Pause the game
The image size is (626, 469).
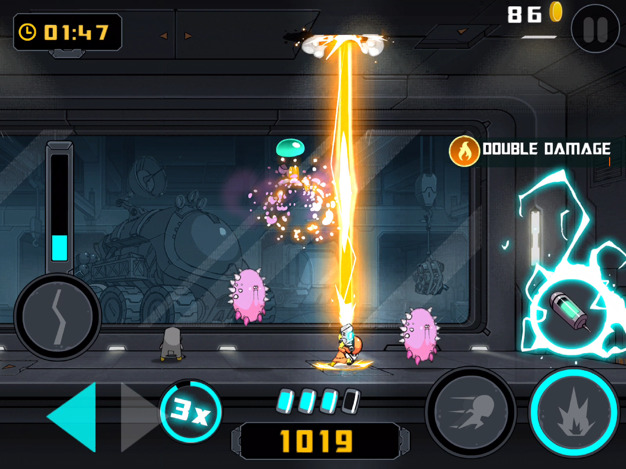tap(595, 29)
